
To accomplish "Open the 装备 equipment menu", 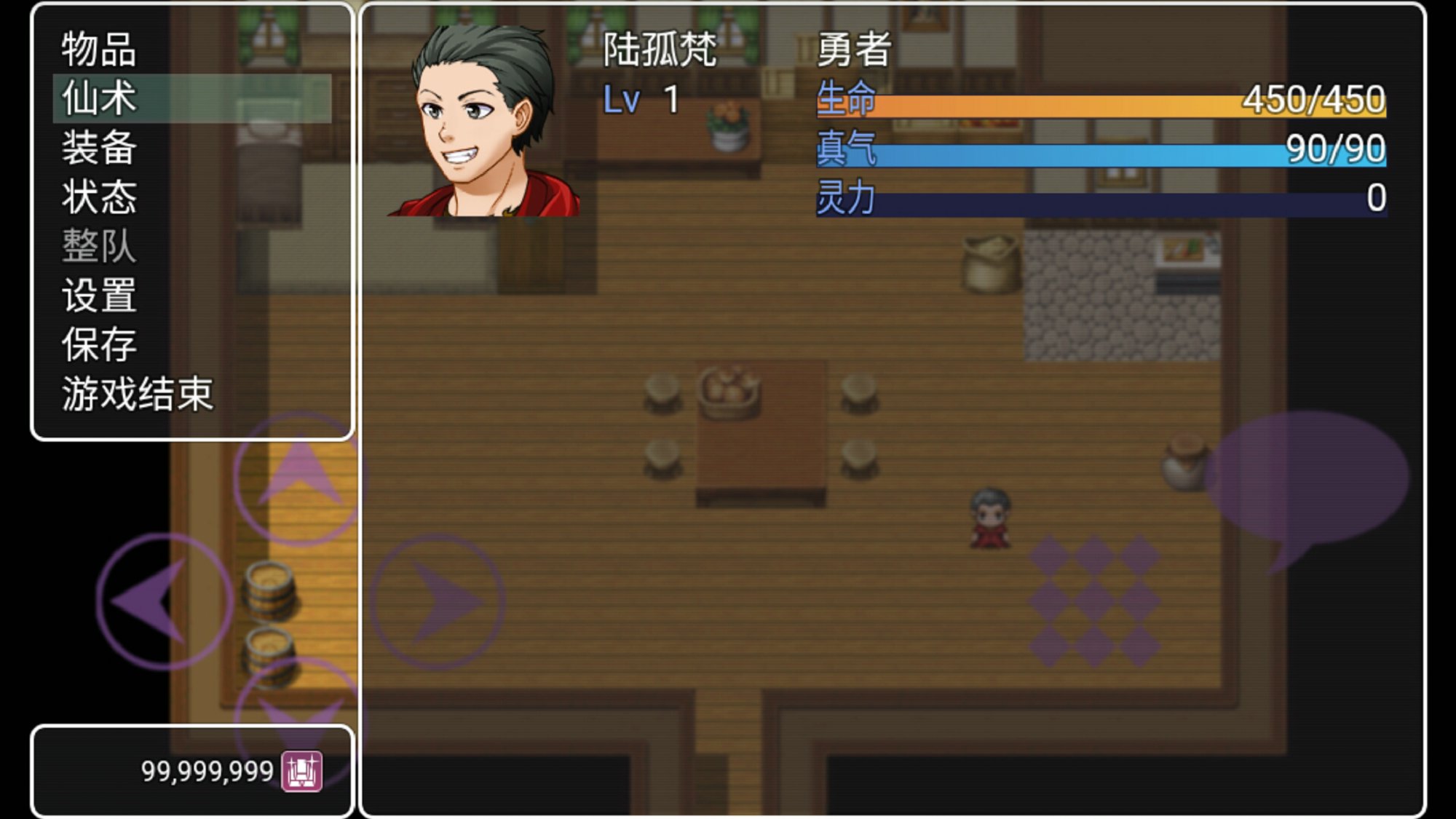I will 99,148.
